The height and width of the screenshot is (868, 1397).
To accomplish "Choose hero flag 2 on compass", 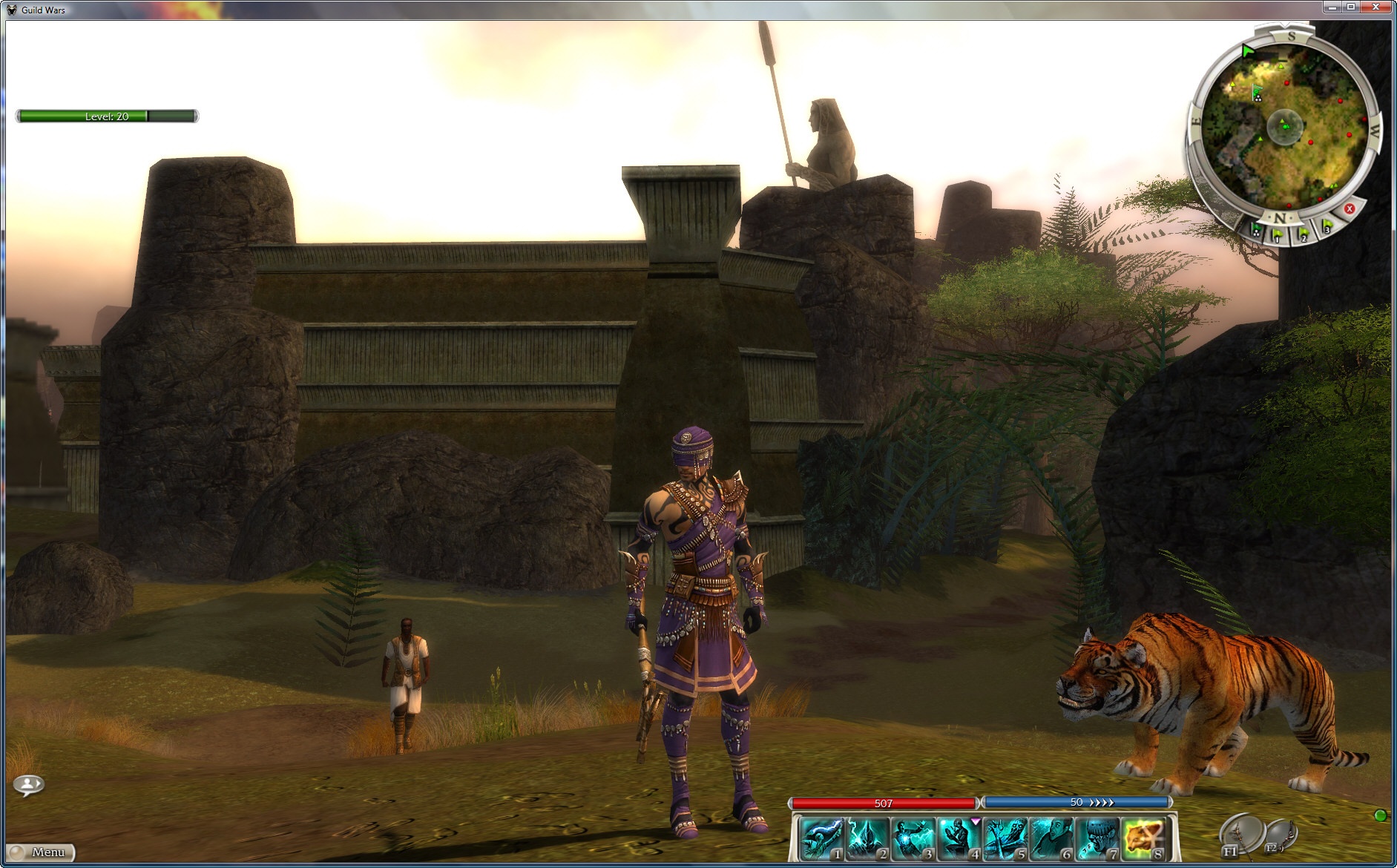I will click(x=1302, y=234).
